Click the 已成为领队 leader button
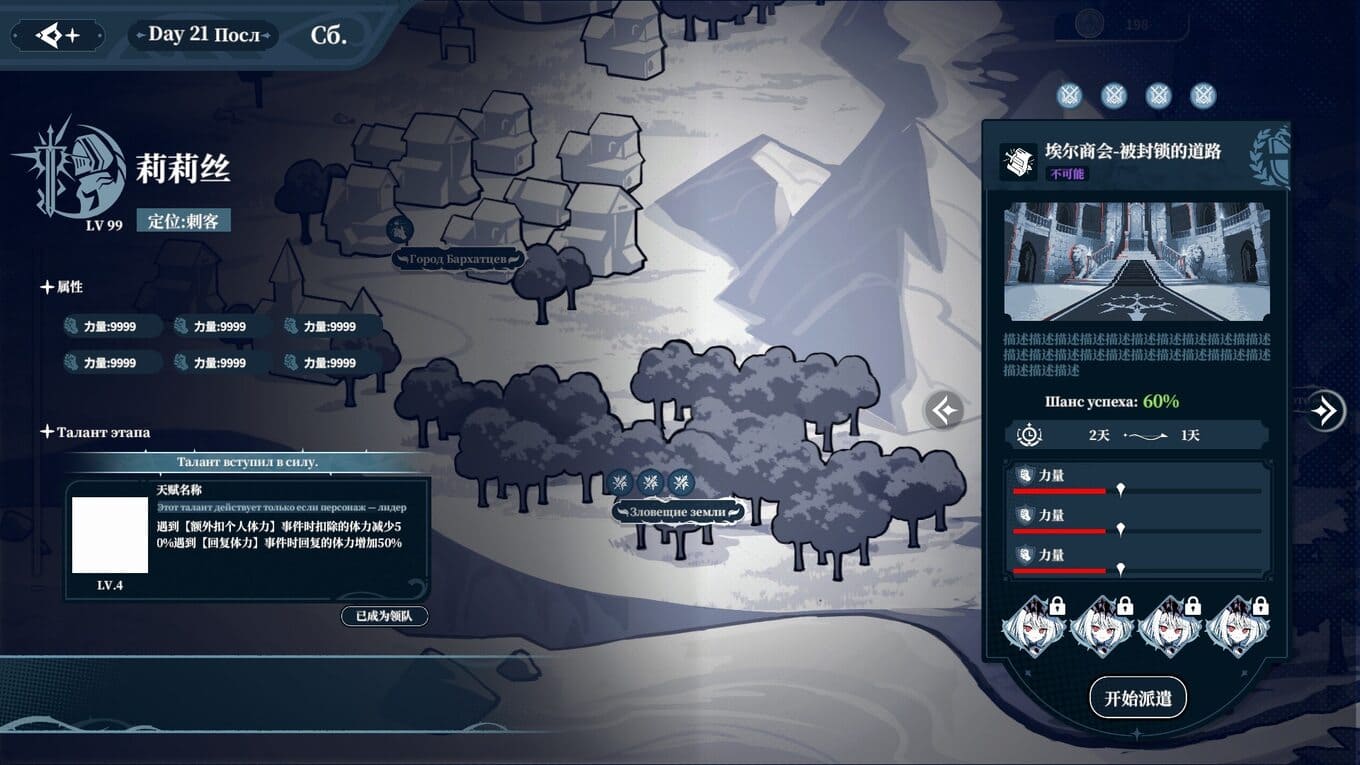 pyautogui.click(x=385, y=616)
